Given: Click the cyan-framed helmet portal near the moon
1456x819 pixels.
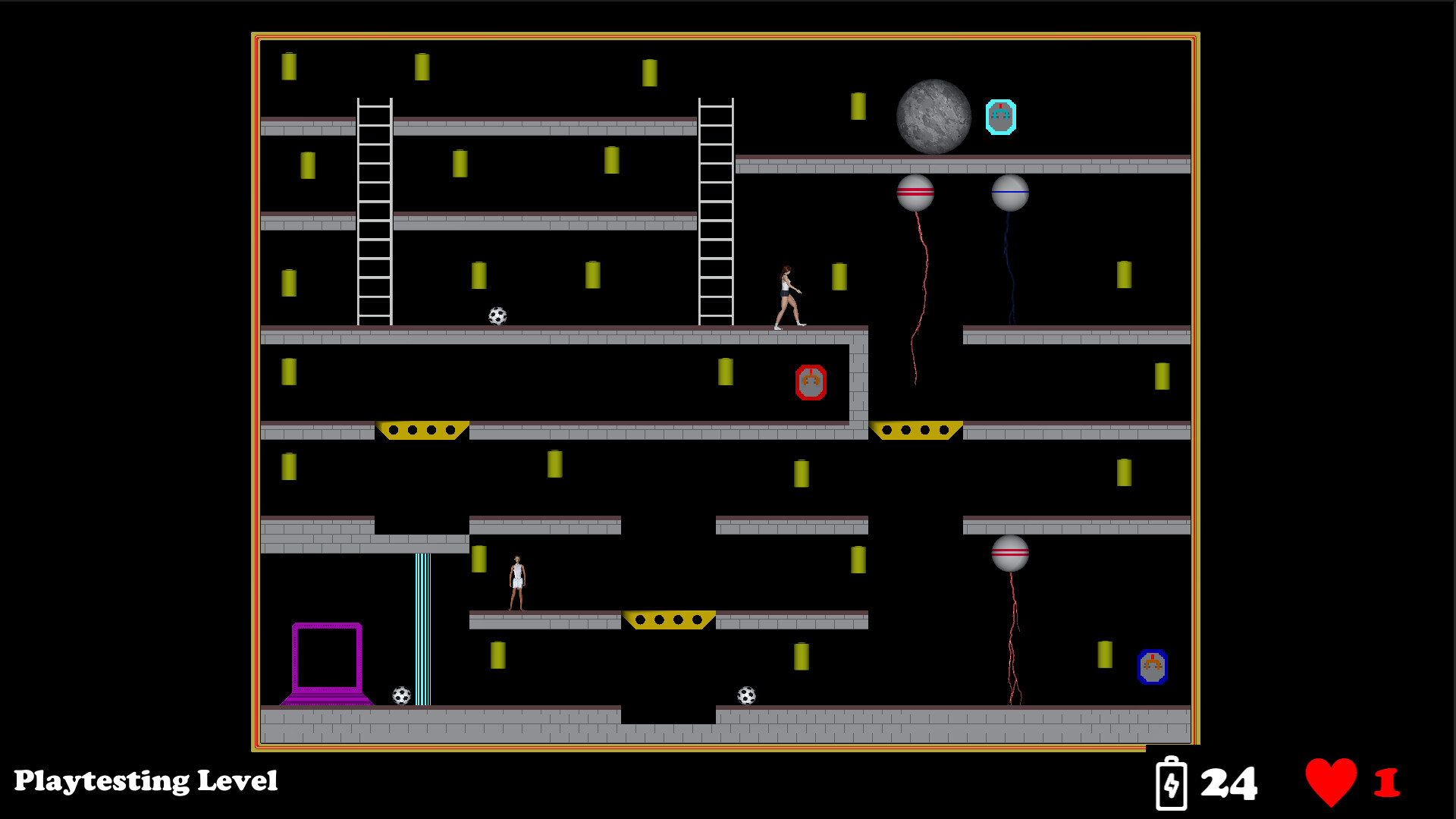Looking at the screenshot, I should point(1001,116).
